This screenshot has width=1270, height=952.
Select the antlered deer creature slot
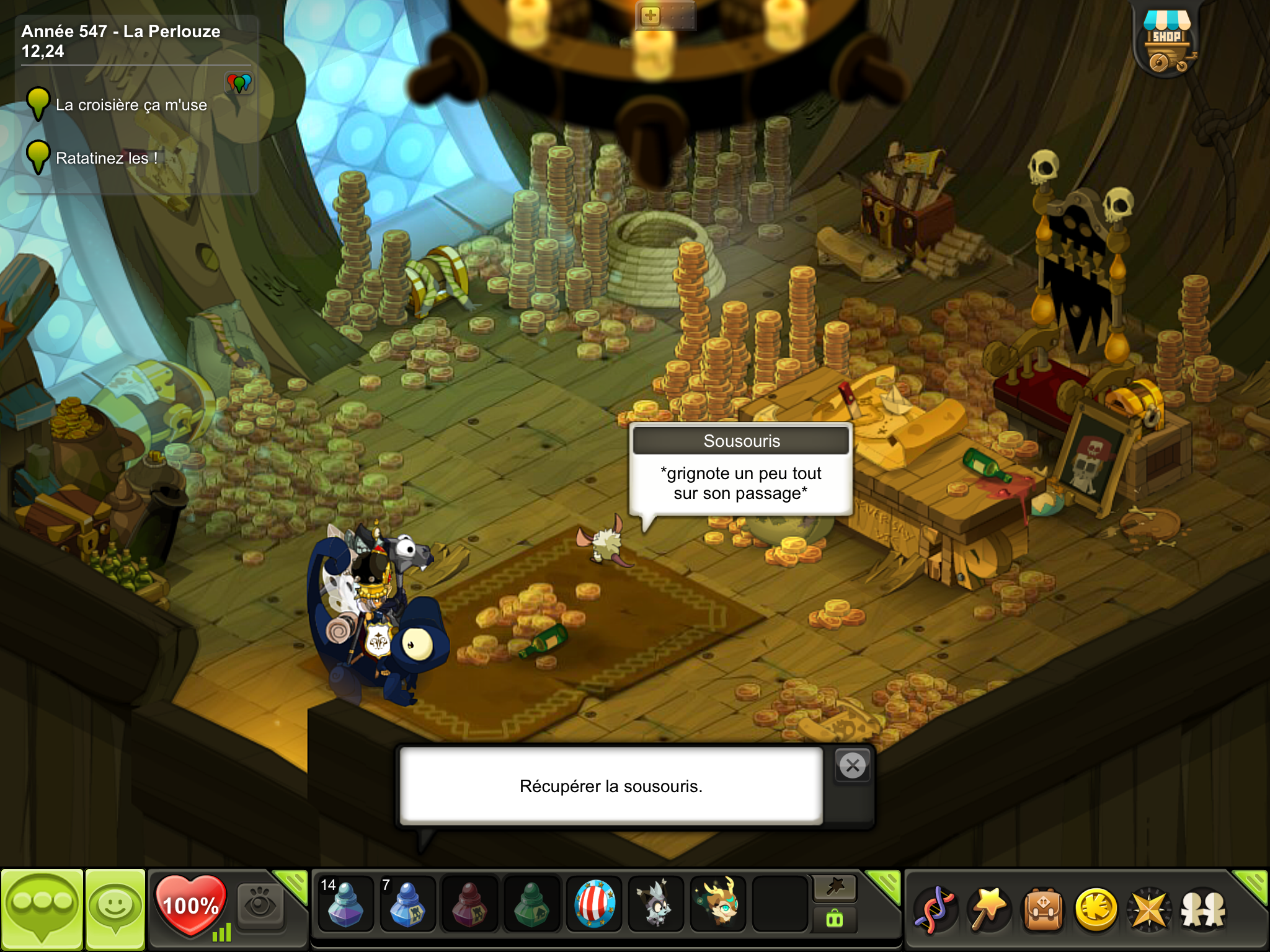coord(718,905)
